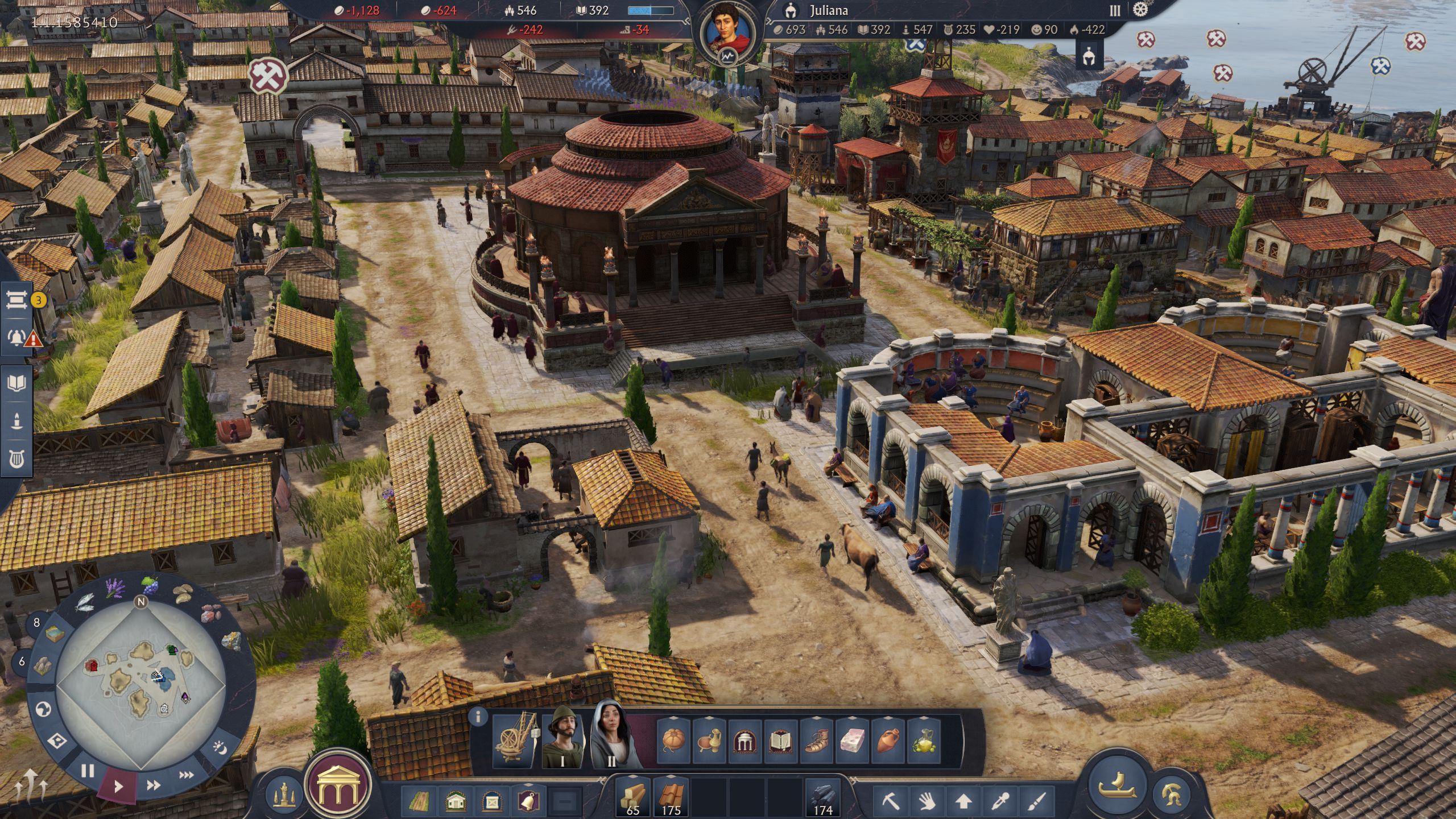Set the game to double fast-forward speed
This screenshot has width=1456, height=819.
153,785
